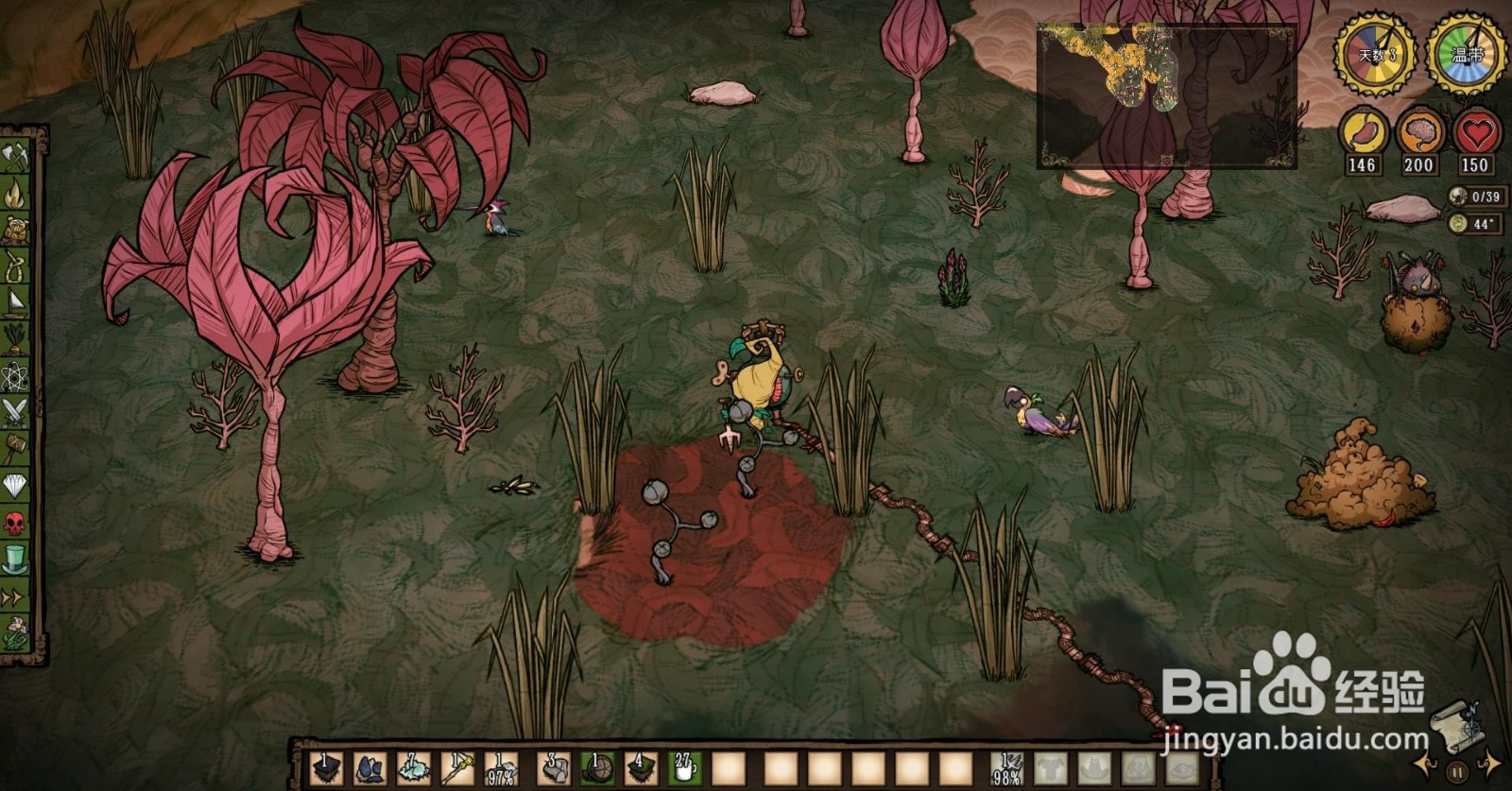
Task: Open the Fire crafting tab
Action: click(15, 194)
